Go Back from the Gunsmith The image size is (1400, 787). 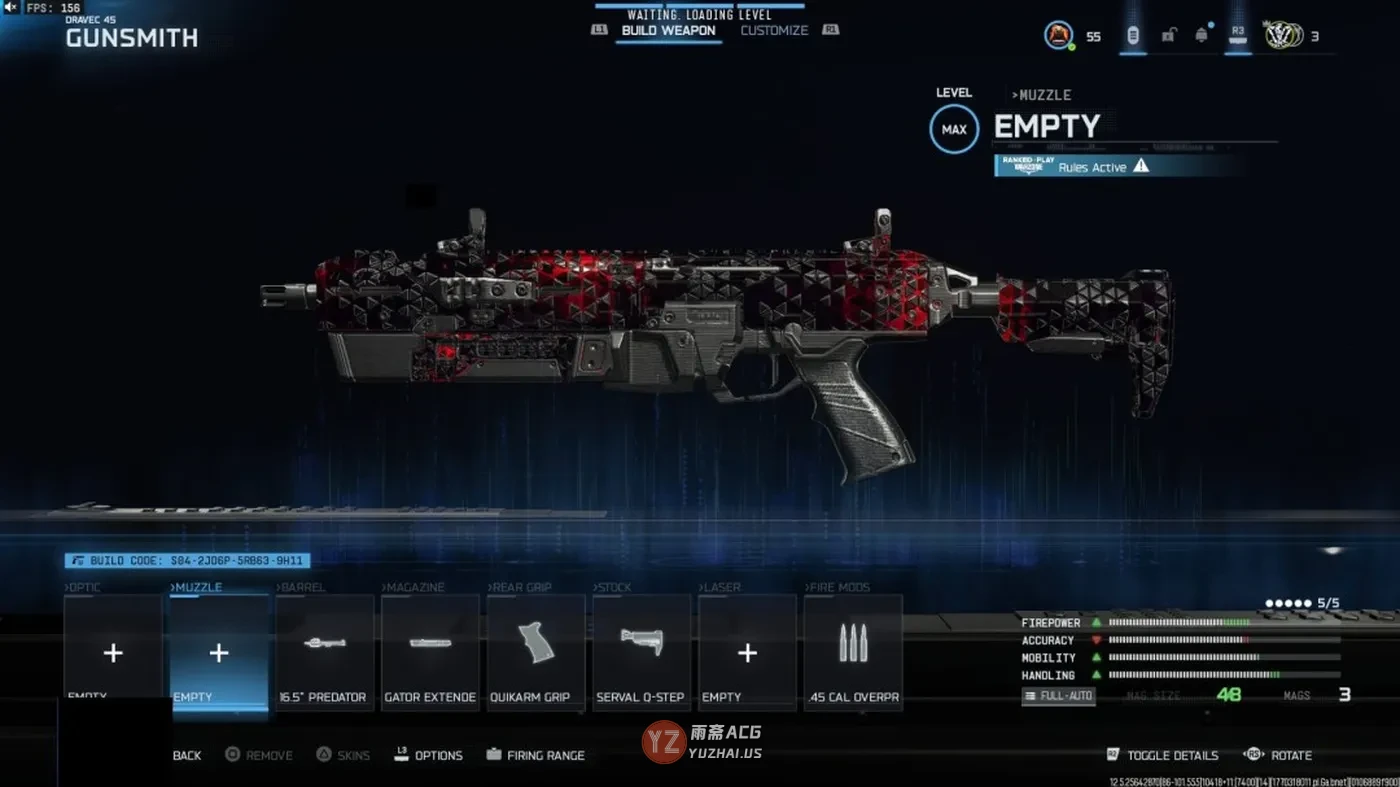click(186, 756)
